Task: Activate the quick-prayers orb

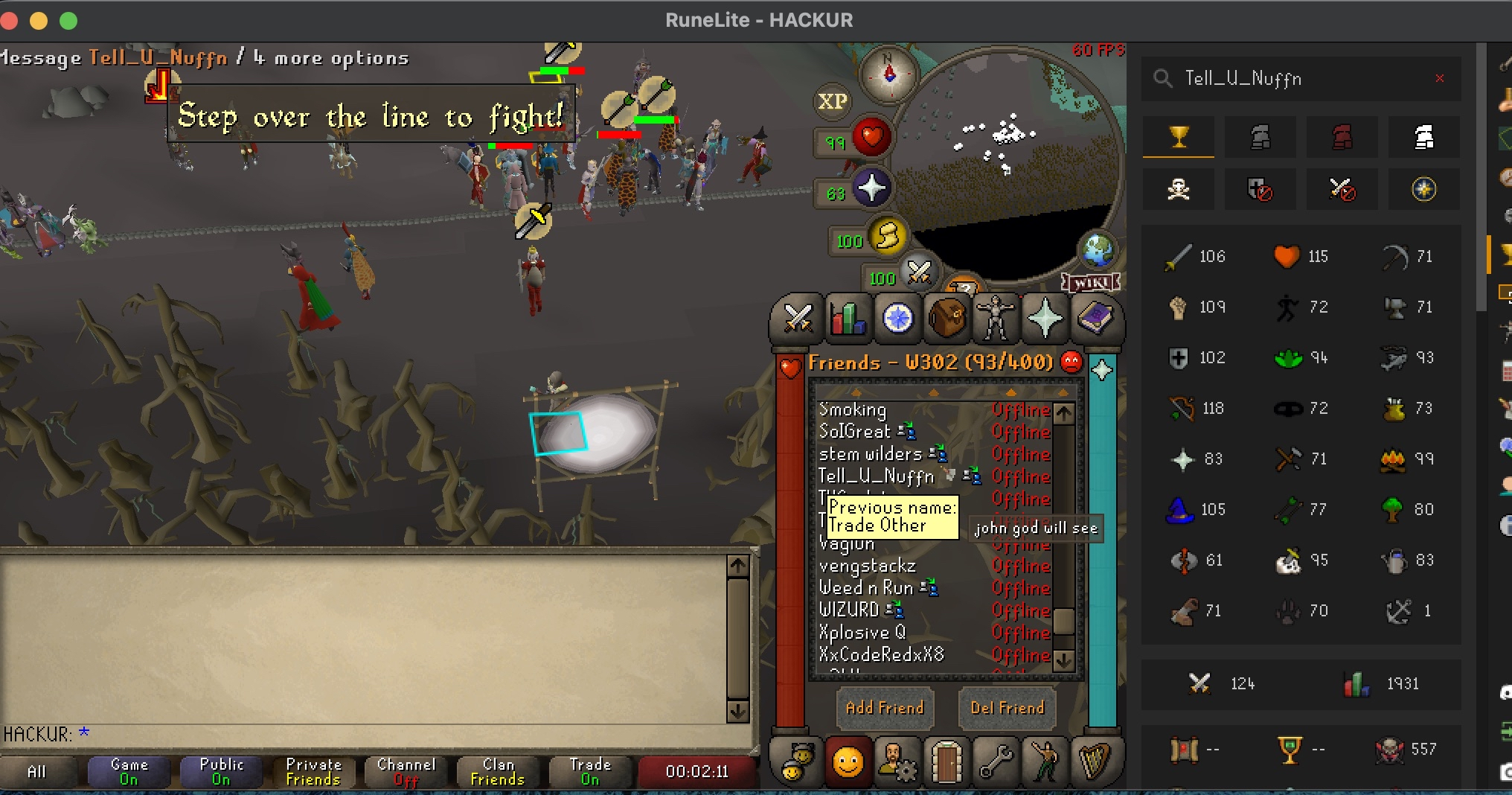Action: pyautogui.click(x=871, y=189)
